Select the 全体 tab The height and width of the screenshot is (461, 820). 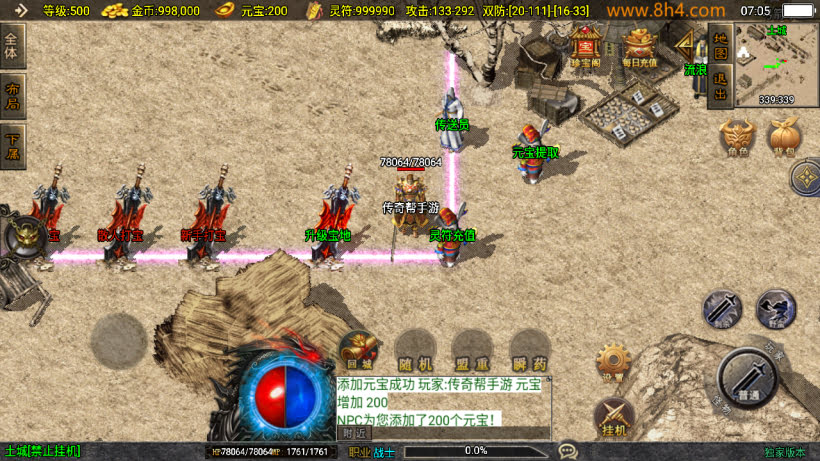tap(12, 46)
